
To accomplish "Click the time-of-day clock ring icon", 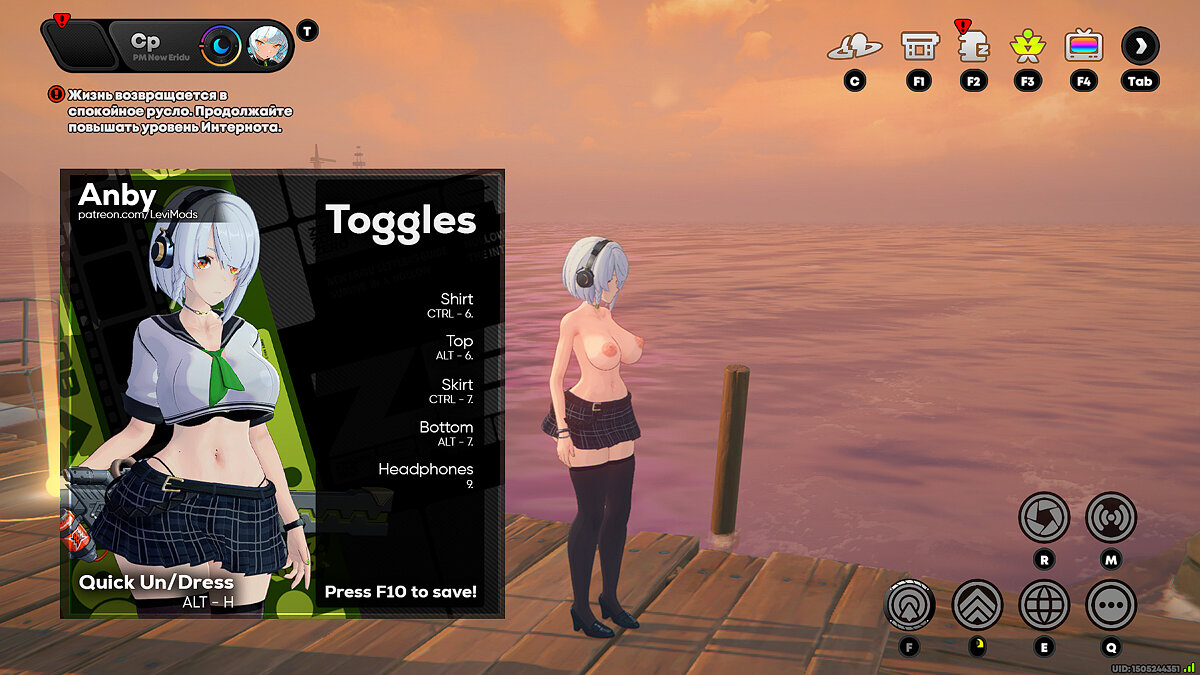I will [x=220, y=45].
